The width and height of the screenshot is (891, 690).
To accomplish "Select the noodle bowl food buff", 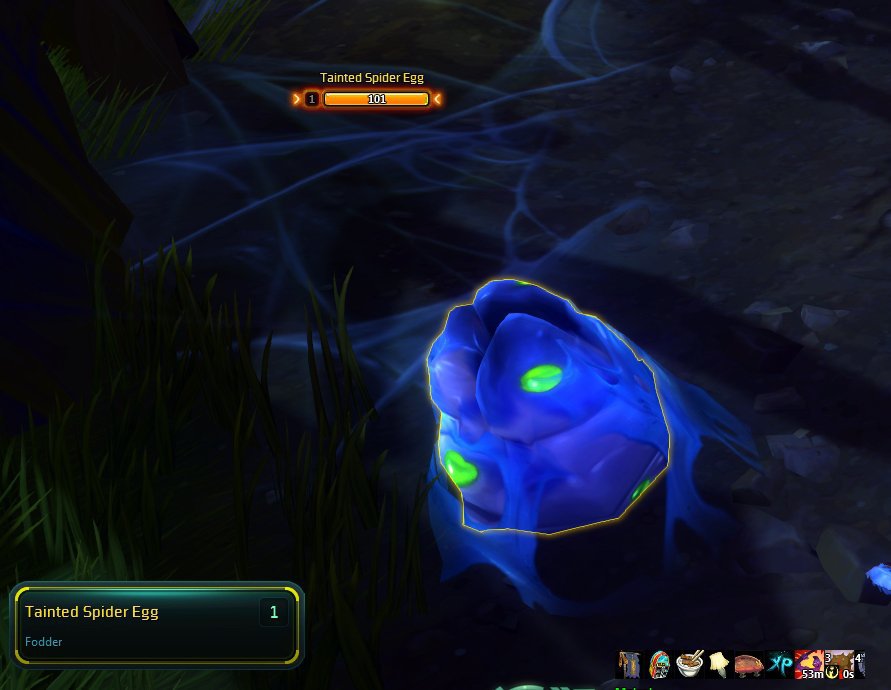I will [688, 664].
